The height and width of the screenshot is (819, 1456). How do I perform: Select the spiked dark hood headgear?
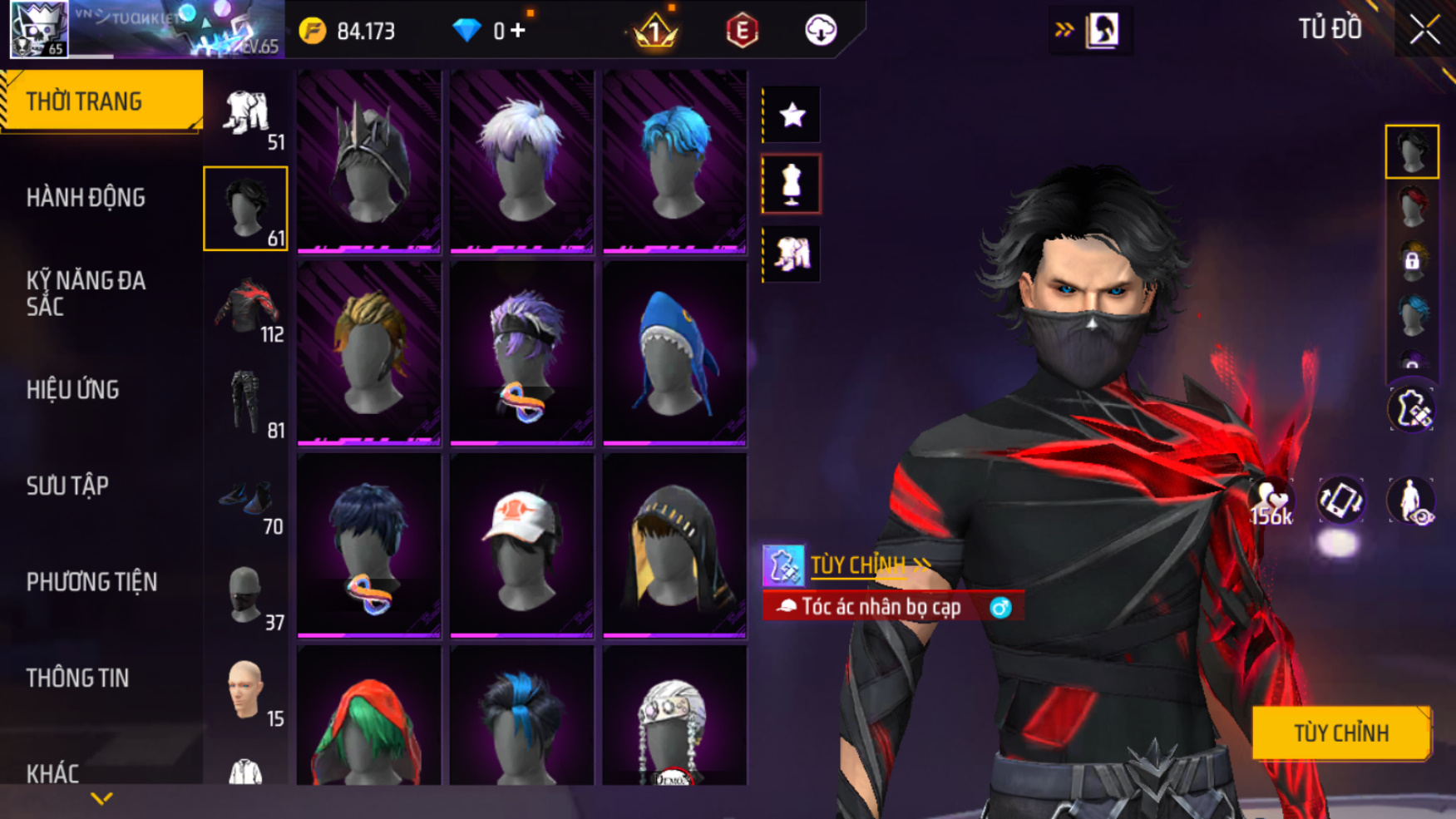(x=368, y=160)
